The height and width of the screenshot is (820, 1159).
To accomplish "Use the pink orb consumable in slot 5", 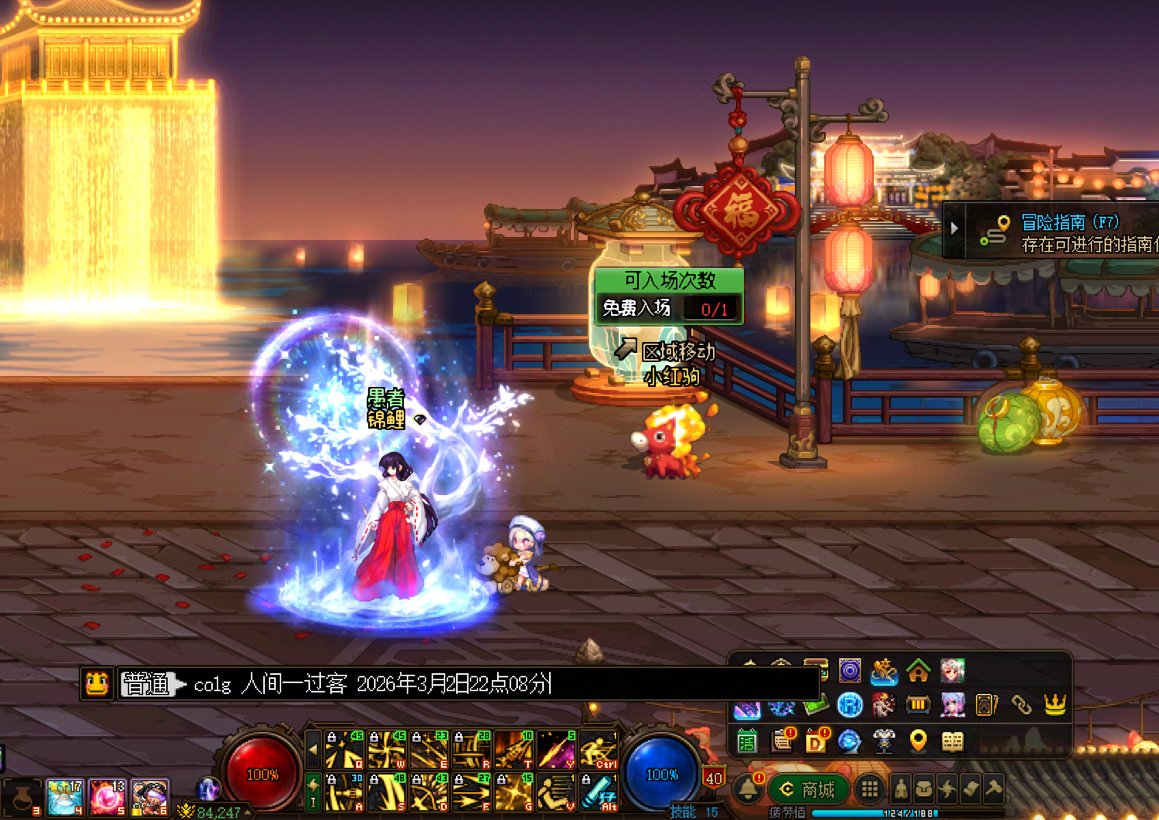I will [106, 796].
